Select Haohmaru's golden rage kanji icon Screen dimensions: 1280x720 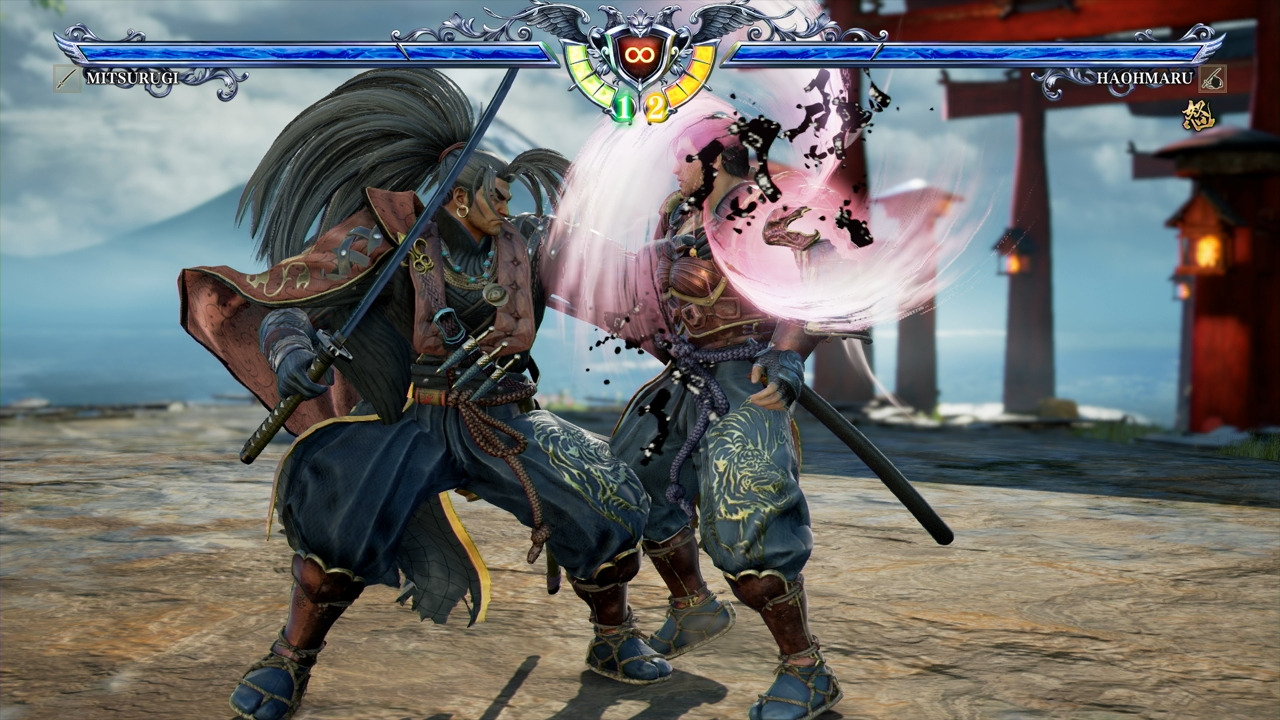click(x=1198, y=115)
